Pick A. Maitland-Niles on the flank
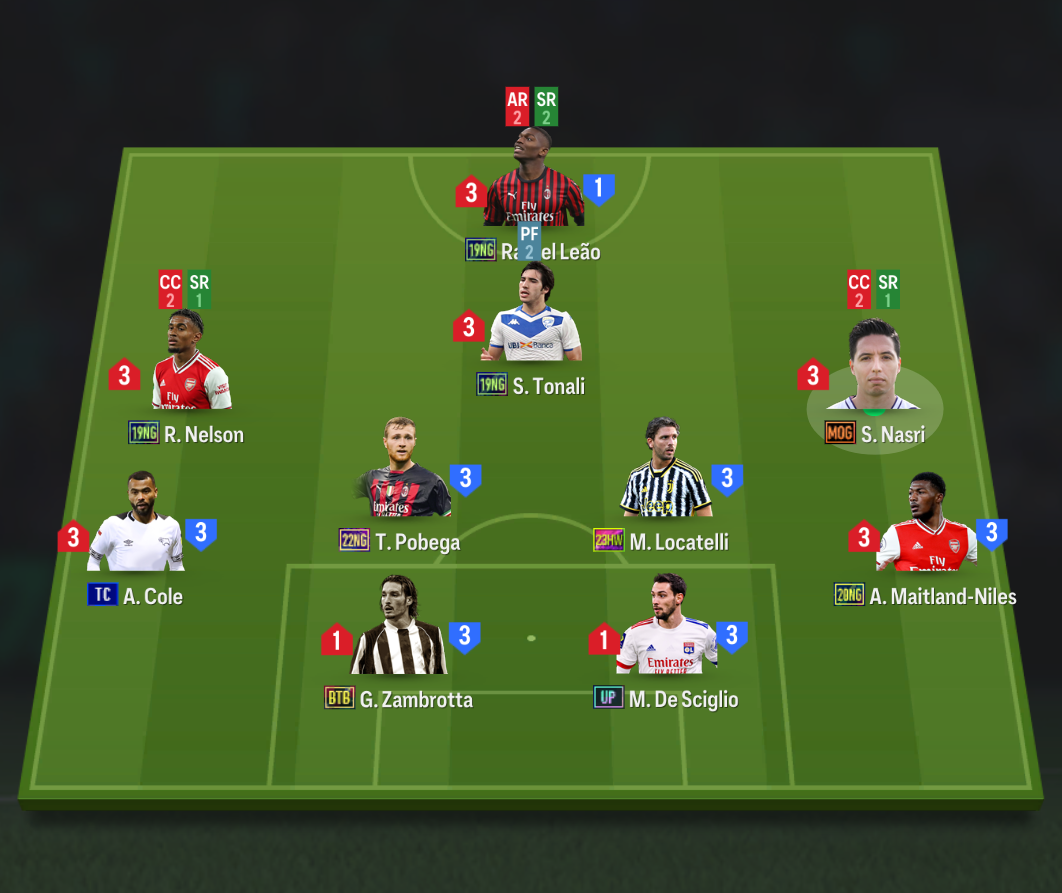The height and width of the screenshot is (893, 1062). pyautogui.click(x=926, y=527)
